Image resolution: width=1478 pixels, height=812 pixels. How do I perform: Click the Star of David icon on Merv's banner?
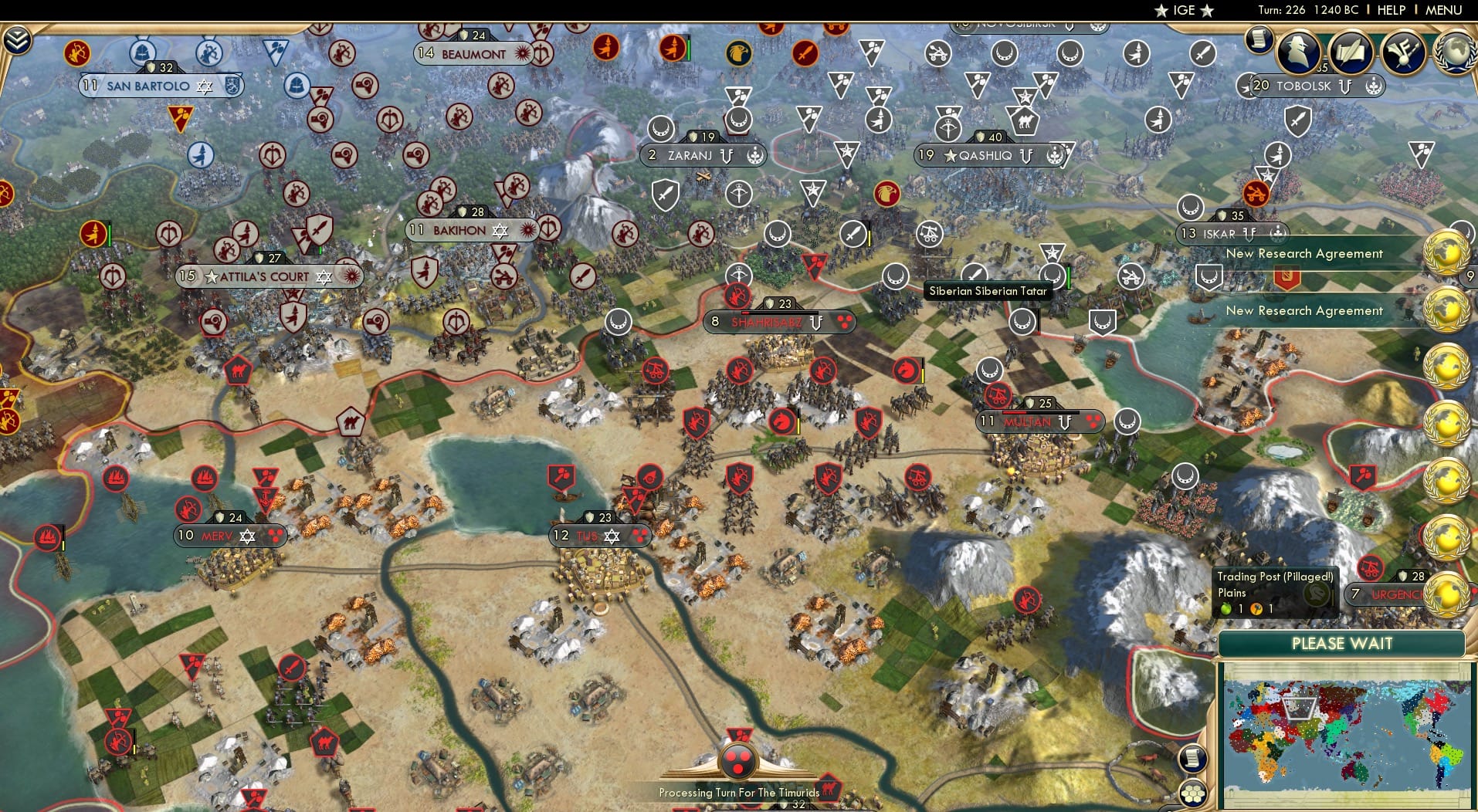pyautogui.click(x=249, y=535)
